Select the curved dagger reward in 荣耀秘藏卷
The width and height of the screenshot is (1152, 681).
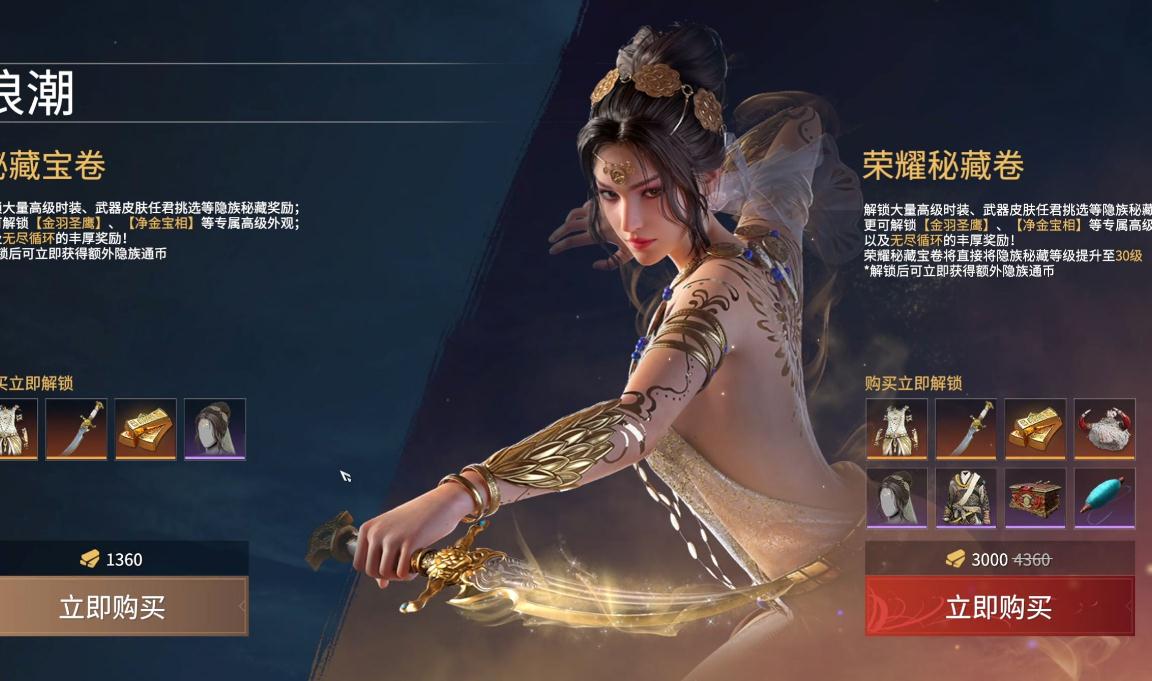(x=966, y=428)
